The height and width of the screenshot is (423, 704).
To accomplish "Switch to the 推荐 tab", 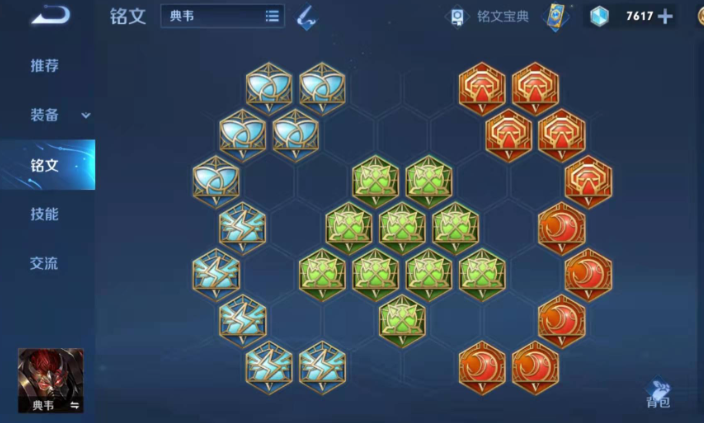I will coord(45,66).
